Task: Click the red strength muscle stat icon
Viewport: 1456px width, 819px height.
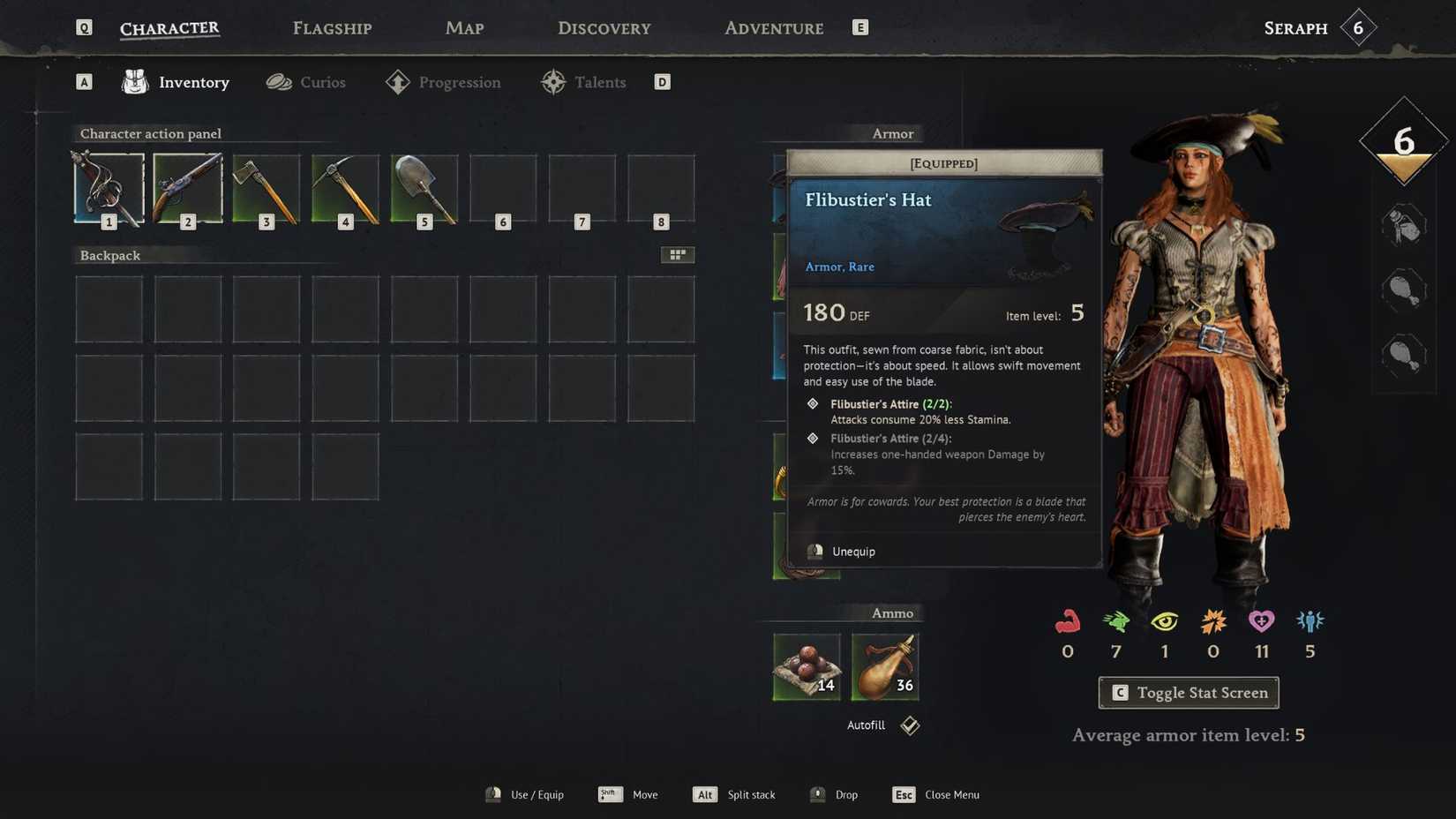Action: tap(1067, 622)
